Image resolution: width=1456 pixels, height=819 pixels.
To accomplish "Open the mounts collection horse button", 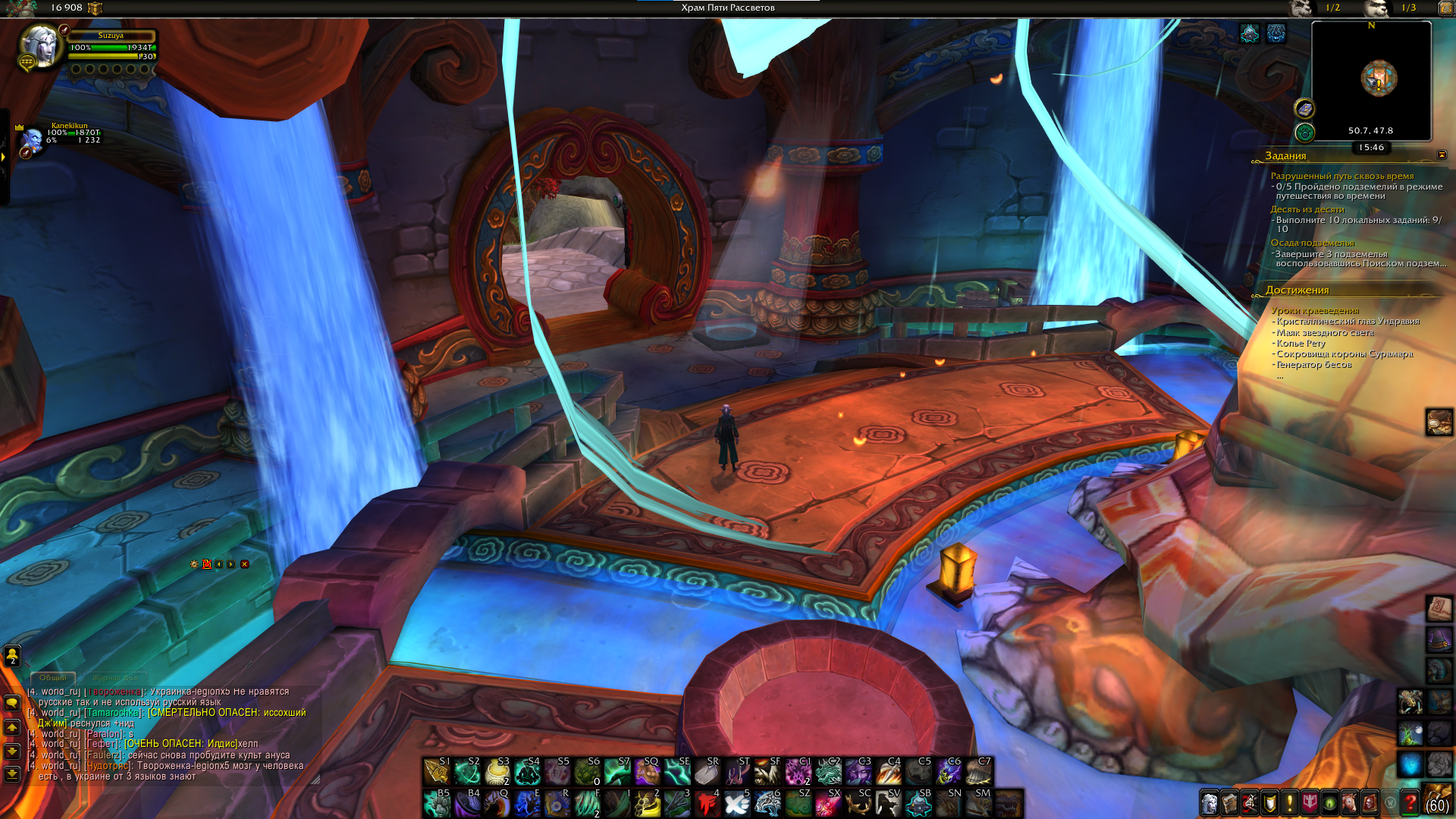I will (x=1349, y=802).
